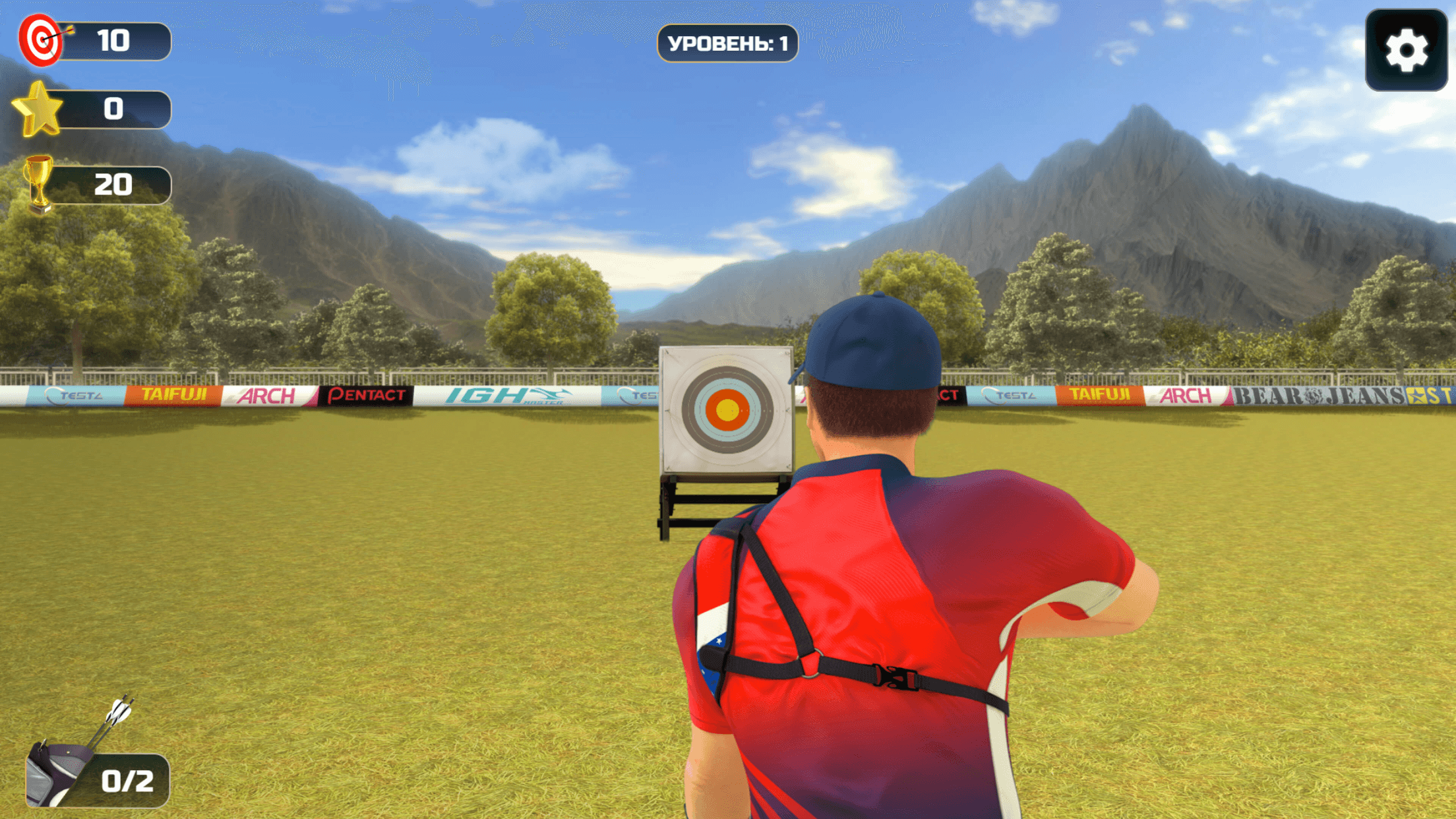Select the star counter showing 0

click(x=116, y=109)
